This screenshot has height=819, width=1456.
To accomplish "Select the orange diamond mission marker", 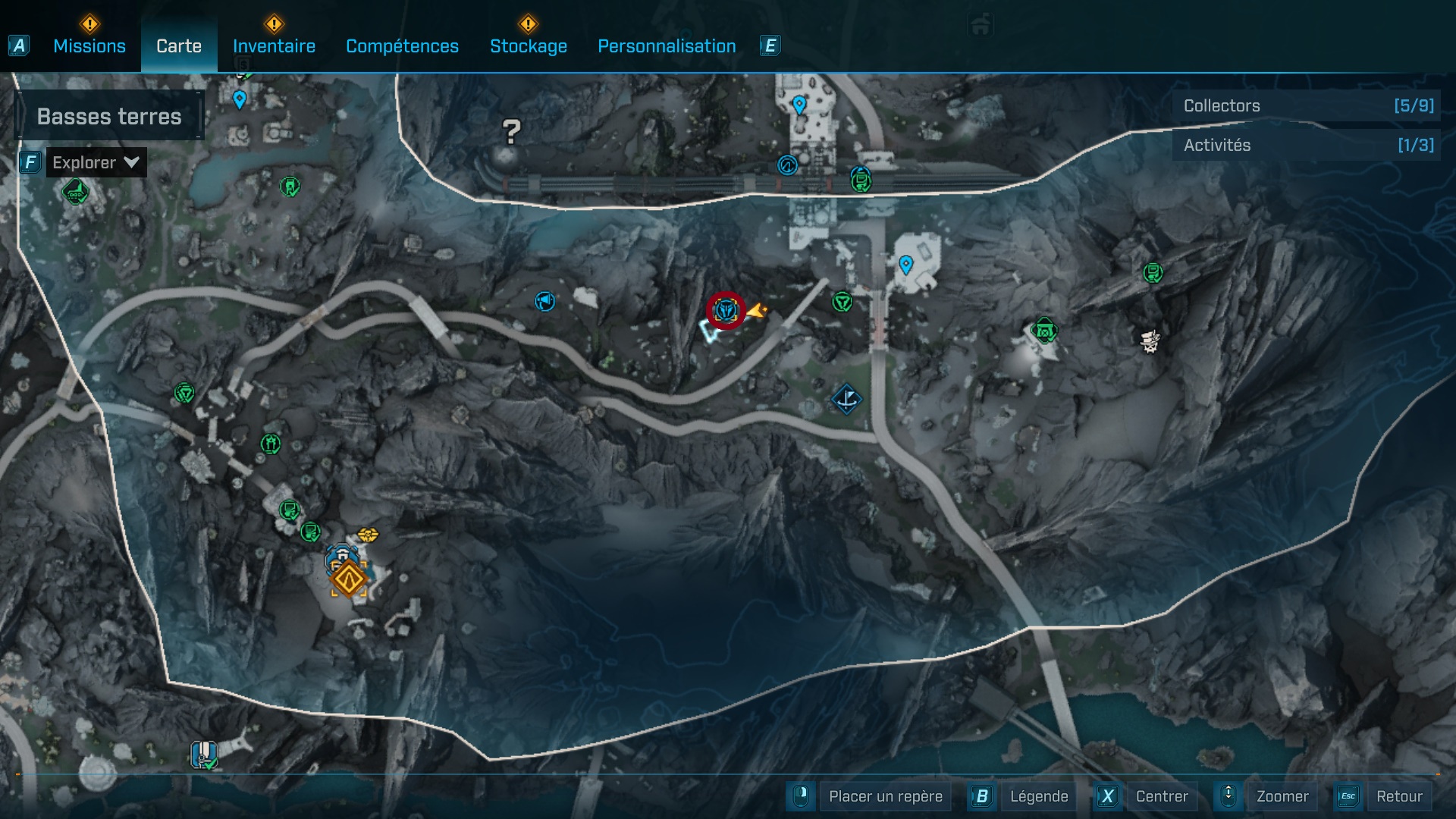I will click(x=348, y=580).
